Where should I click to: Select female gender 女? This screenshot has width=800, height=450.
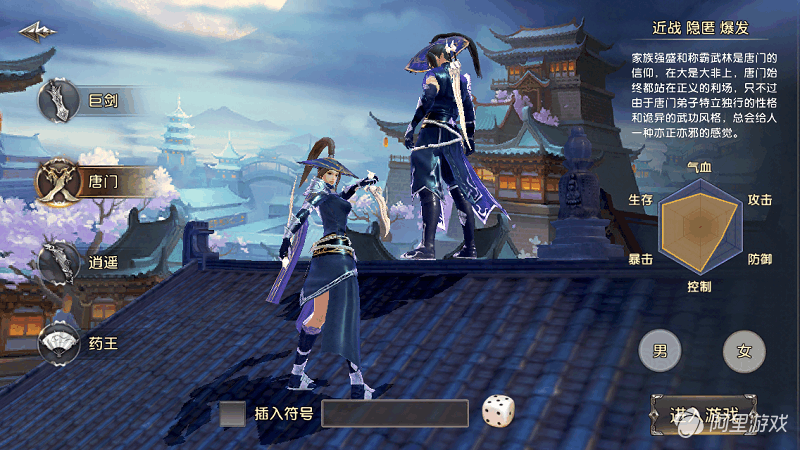coord(743,351)
